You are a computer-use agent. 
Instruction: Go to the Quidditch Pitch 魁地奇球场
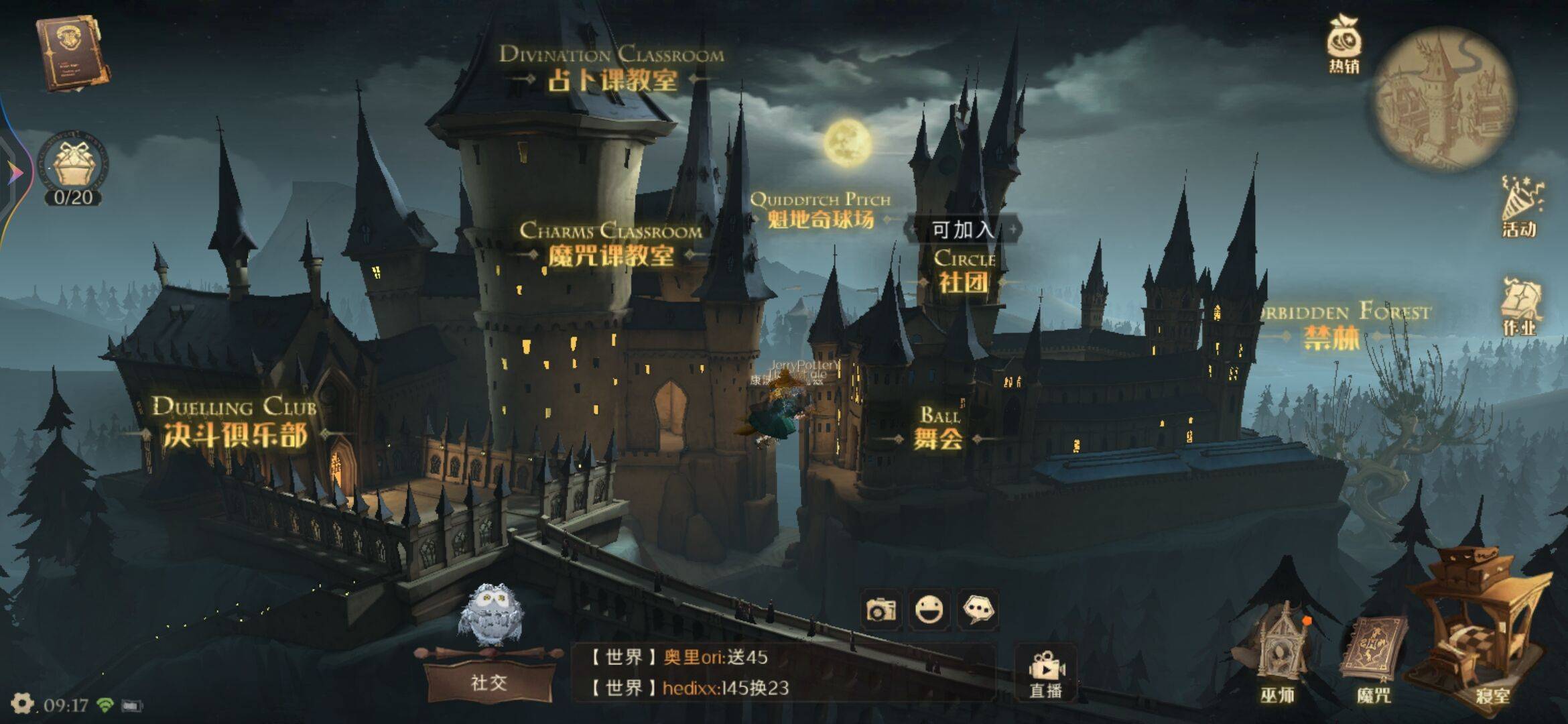coord(821,208)
